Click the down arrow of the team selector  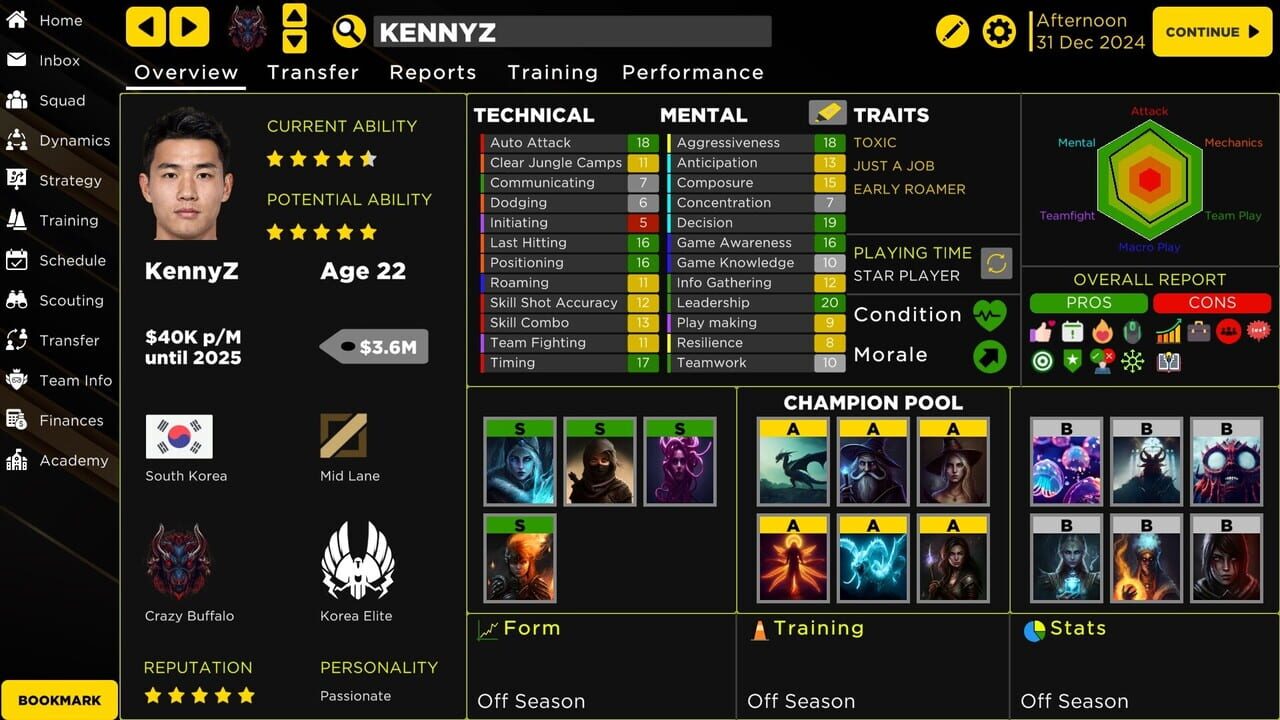(295, 42)
